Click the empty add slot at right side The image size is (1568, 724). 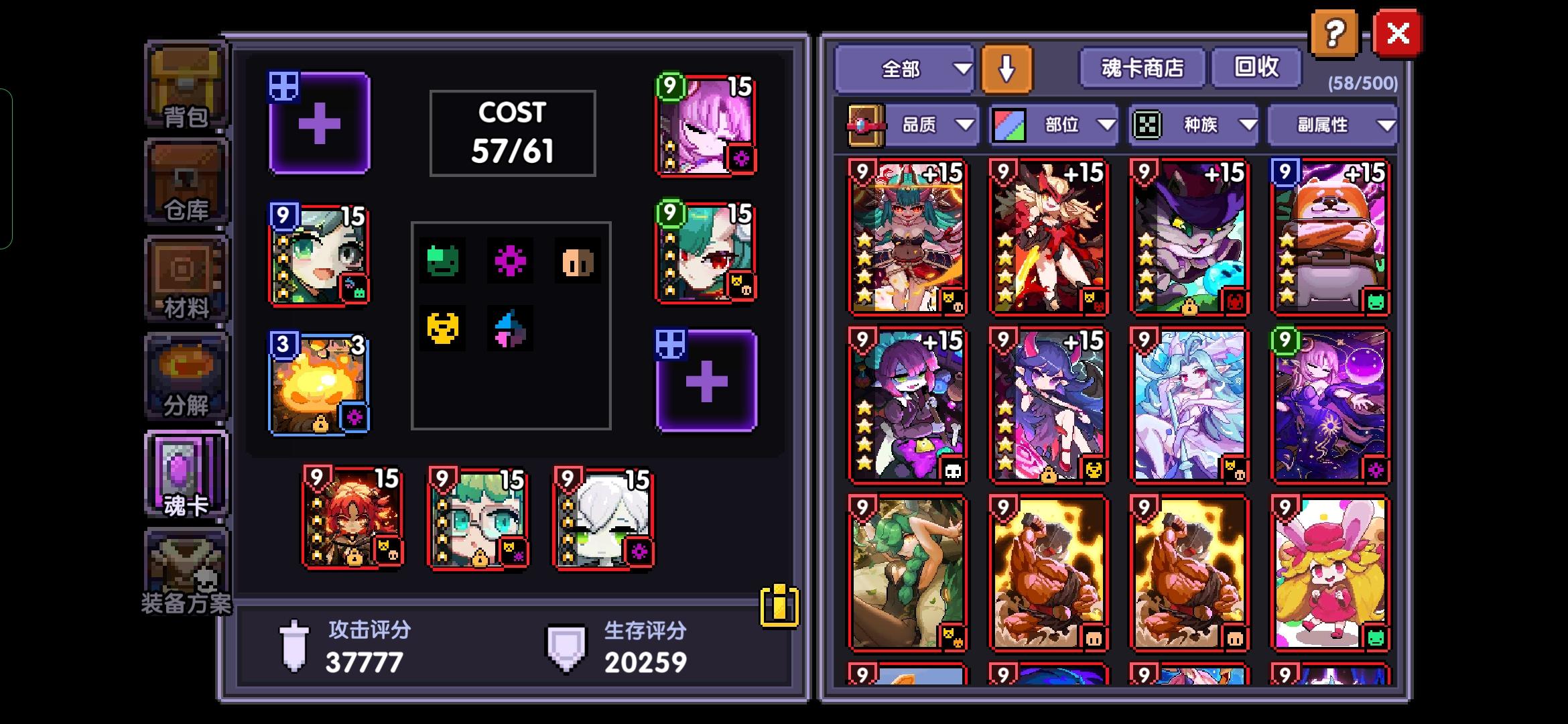[706, 380]
